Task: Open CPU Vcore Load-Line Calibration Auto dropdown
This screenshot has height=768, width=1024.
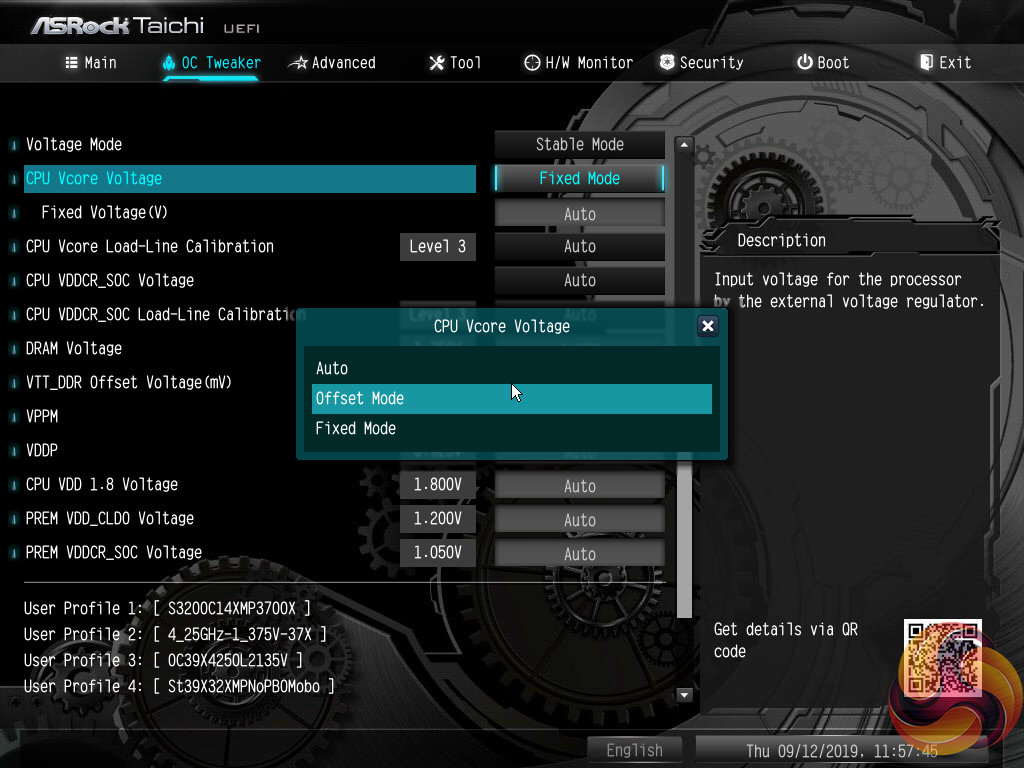Action: [580, 247]
